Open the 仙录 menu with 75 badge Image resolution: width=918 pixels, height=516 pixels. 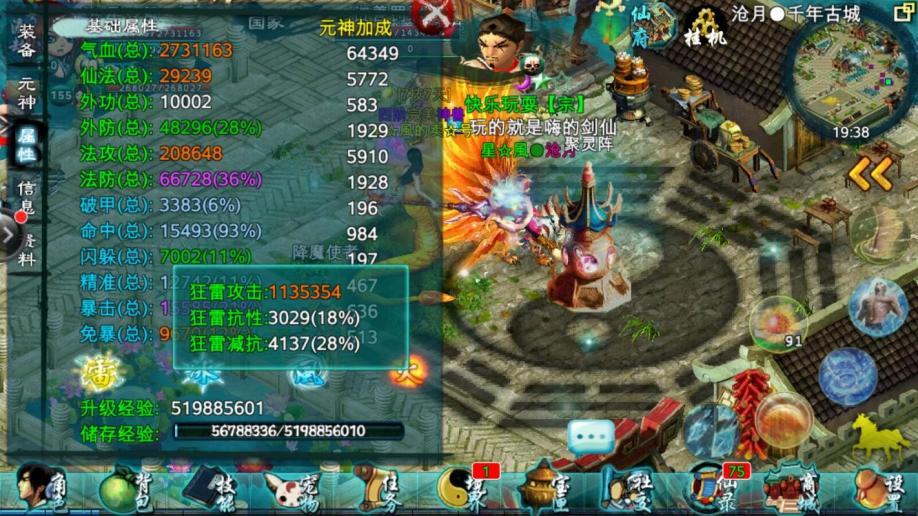click(x=712, y=489)
